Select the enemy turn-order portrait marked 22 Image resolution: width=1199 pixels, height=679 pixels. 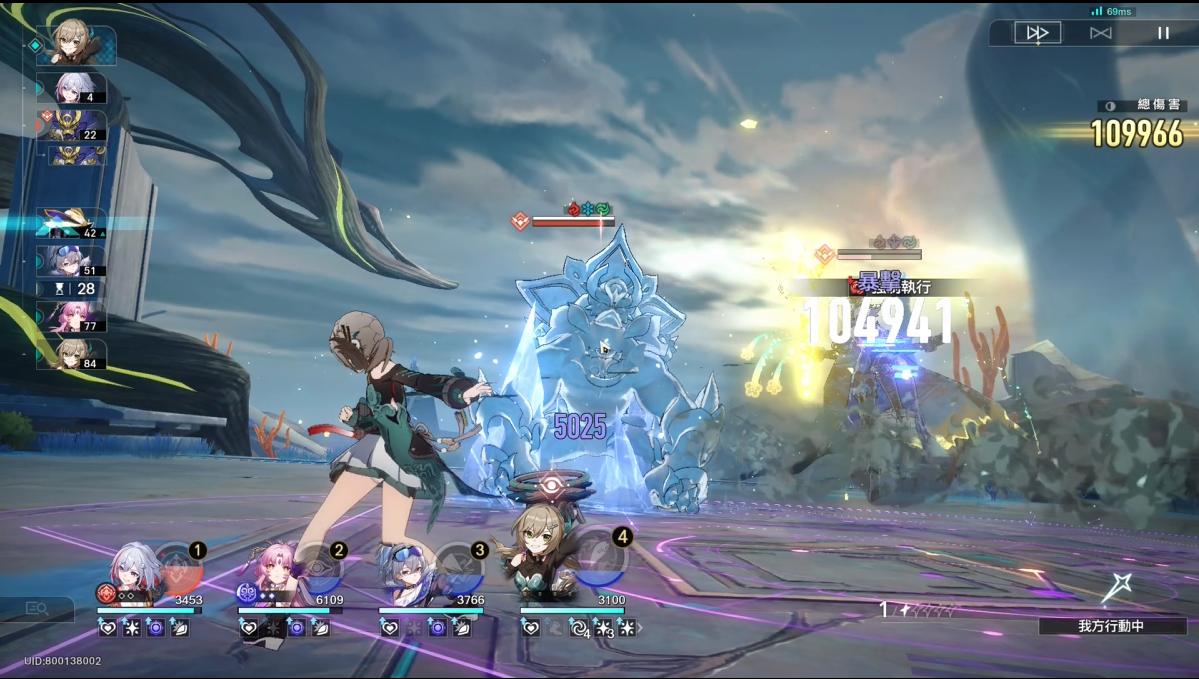point(72,125)
